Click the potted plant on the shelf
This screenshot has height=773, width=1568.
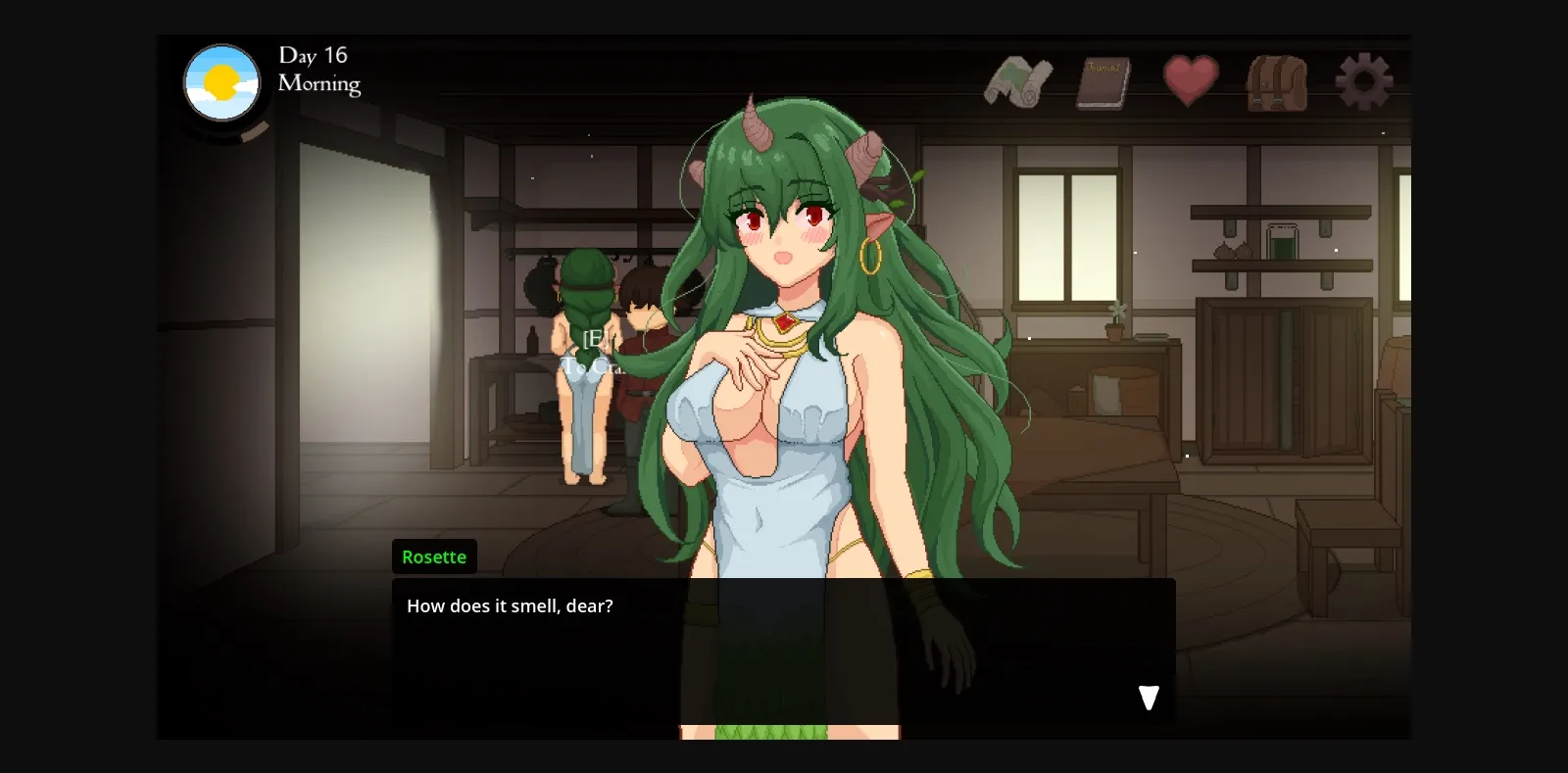[1113, 323]
